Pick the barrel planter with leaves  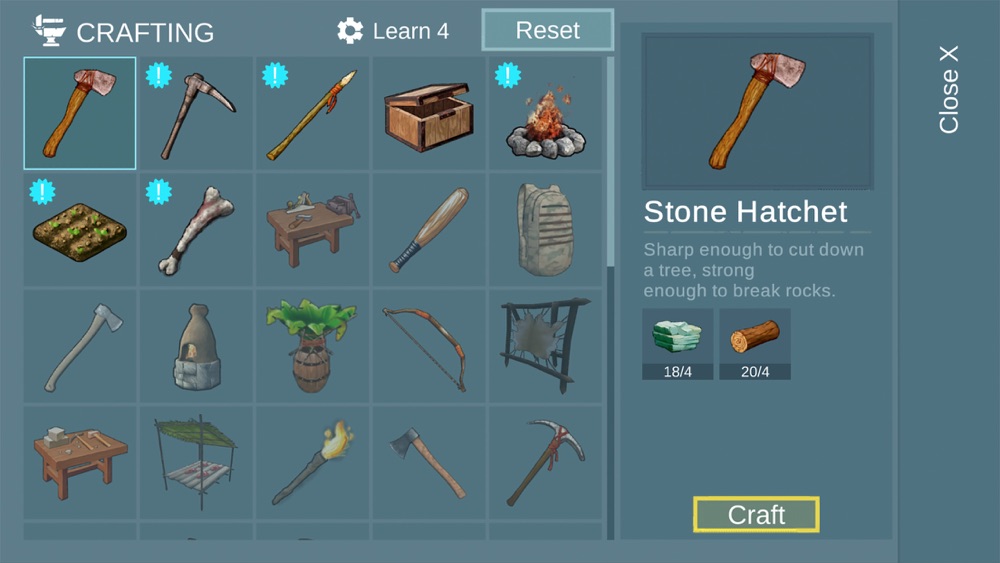coord(312,346)
